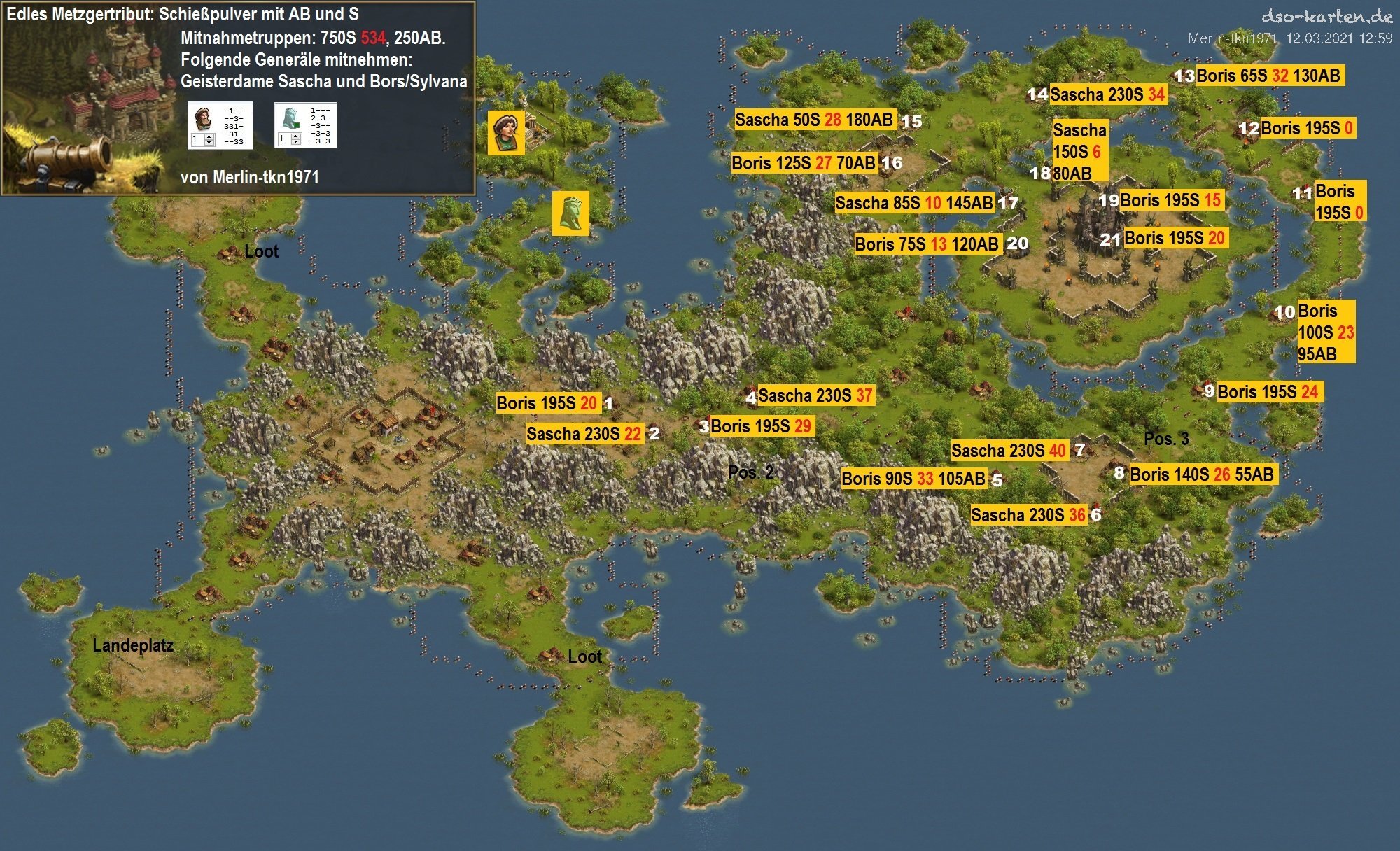The image size is (1400, 851).
Task: Open the dso-karten.de watermark link
Action: coord(1326,17)
